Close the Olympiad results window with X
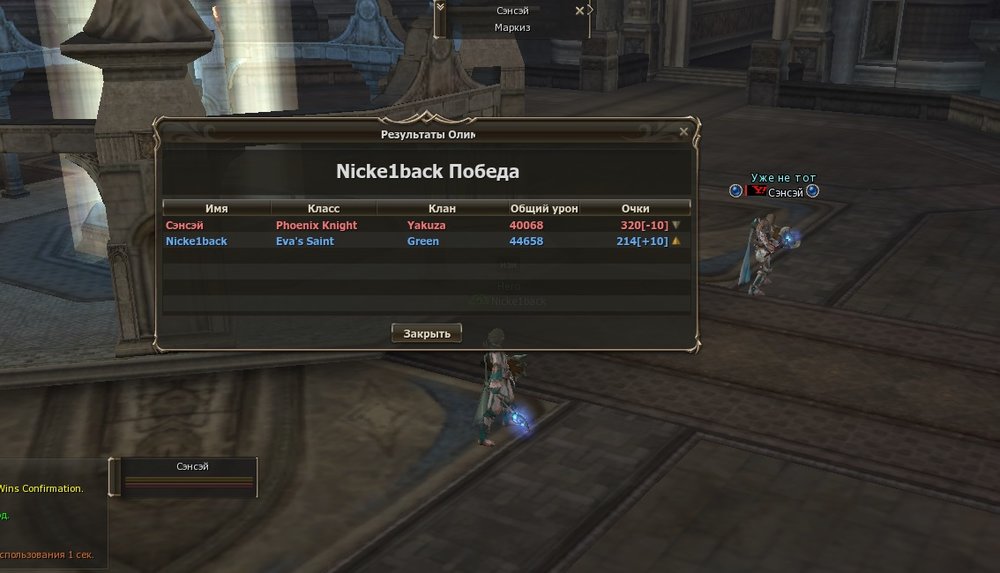The image size is (1000, 573). (683, 131)
